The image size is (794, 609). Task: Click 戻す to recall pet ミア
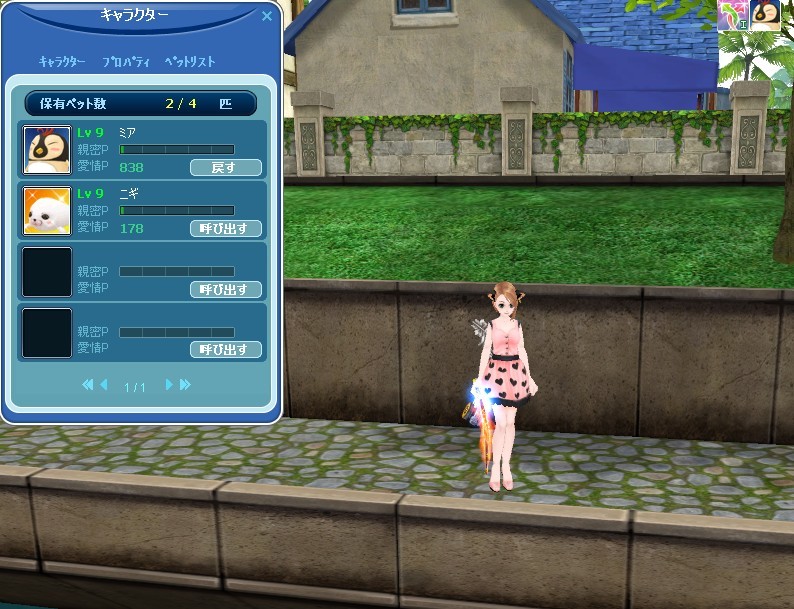(225, 167)
